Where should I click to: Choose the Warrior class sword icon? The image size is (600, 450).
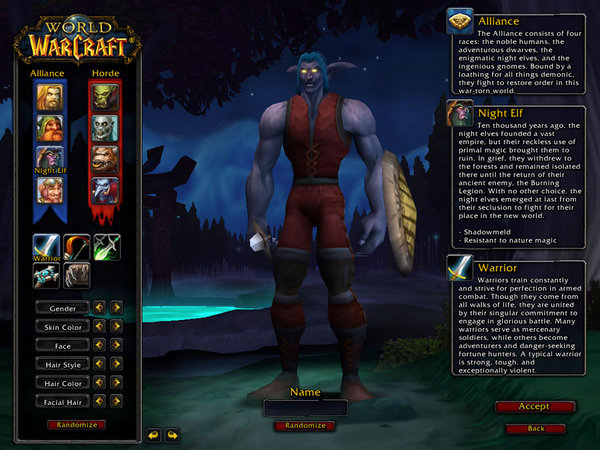pyautogui.click(x=48, y=247)
